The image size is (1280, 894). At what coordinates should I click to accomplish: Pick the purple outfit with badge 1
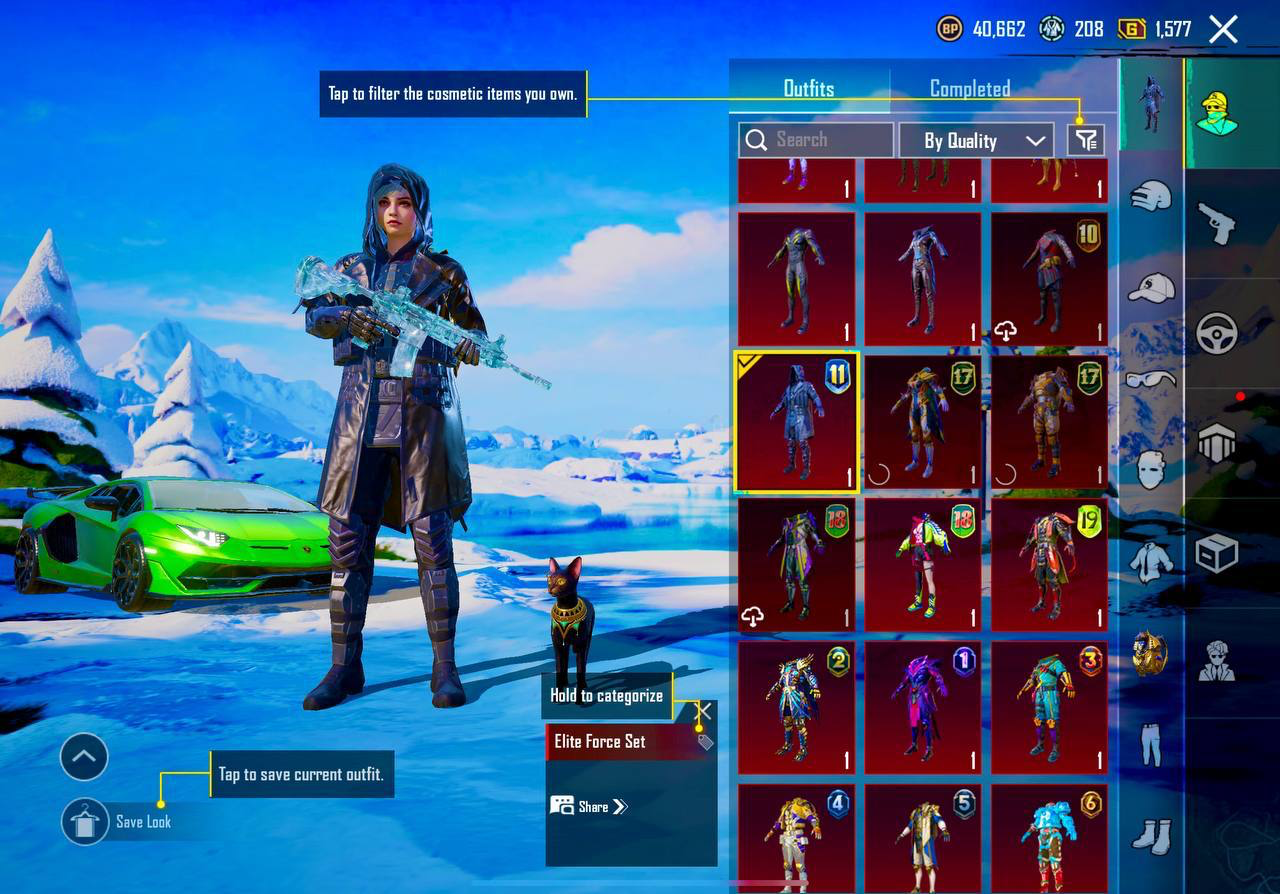(x=922, y=708)
